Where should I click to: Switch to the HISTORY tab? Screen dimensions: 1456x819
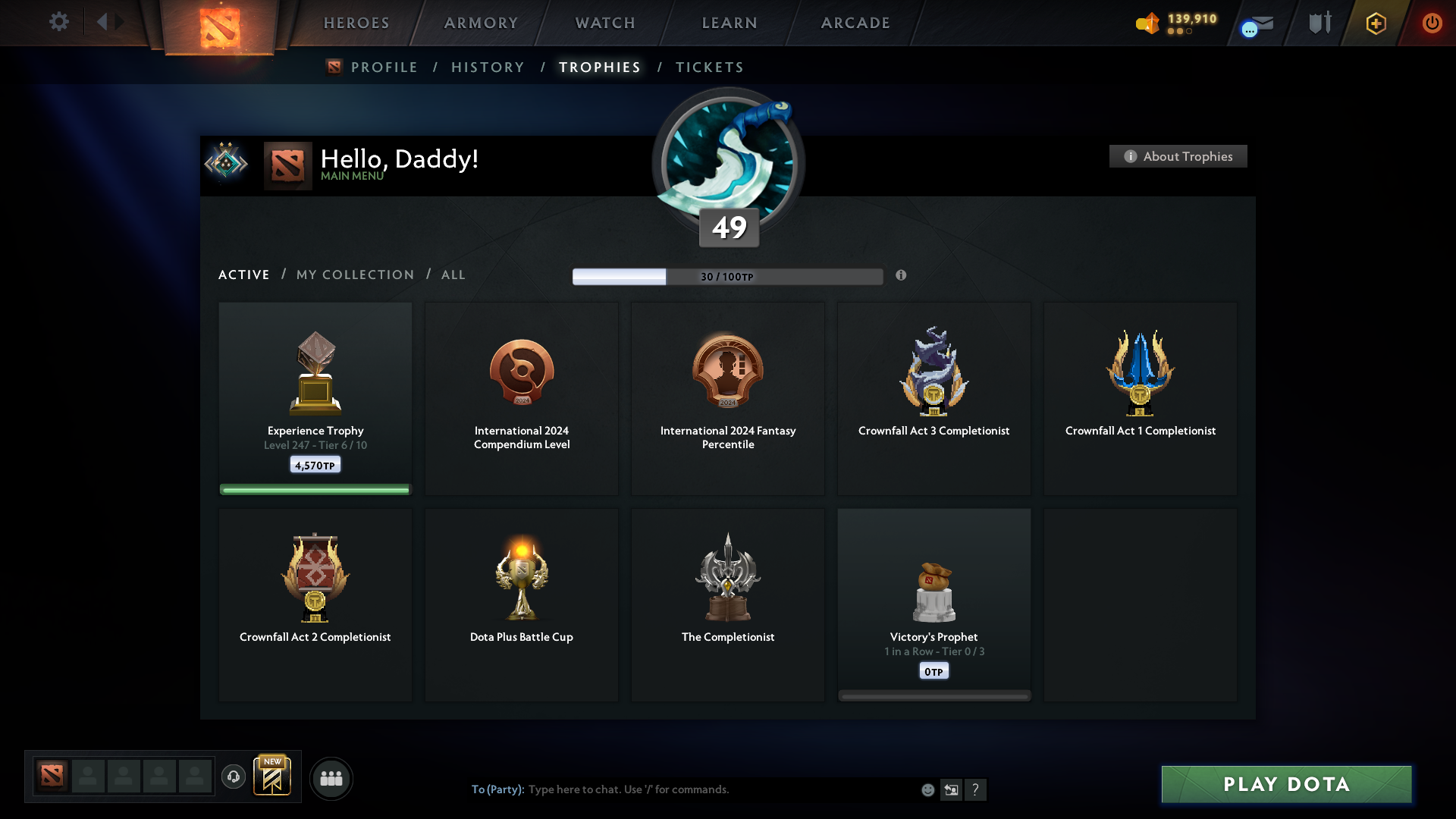(x=487, y=67)
